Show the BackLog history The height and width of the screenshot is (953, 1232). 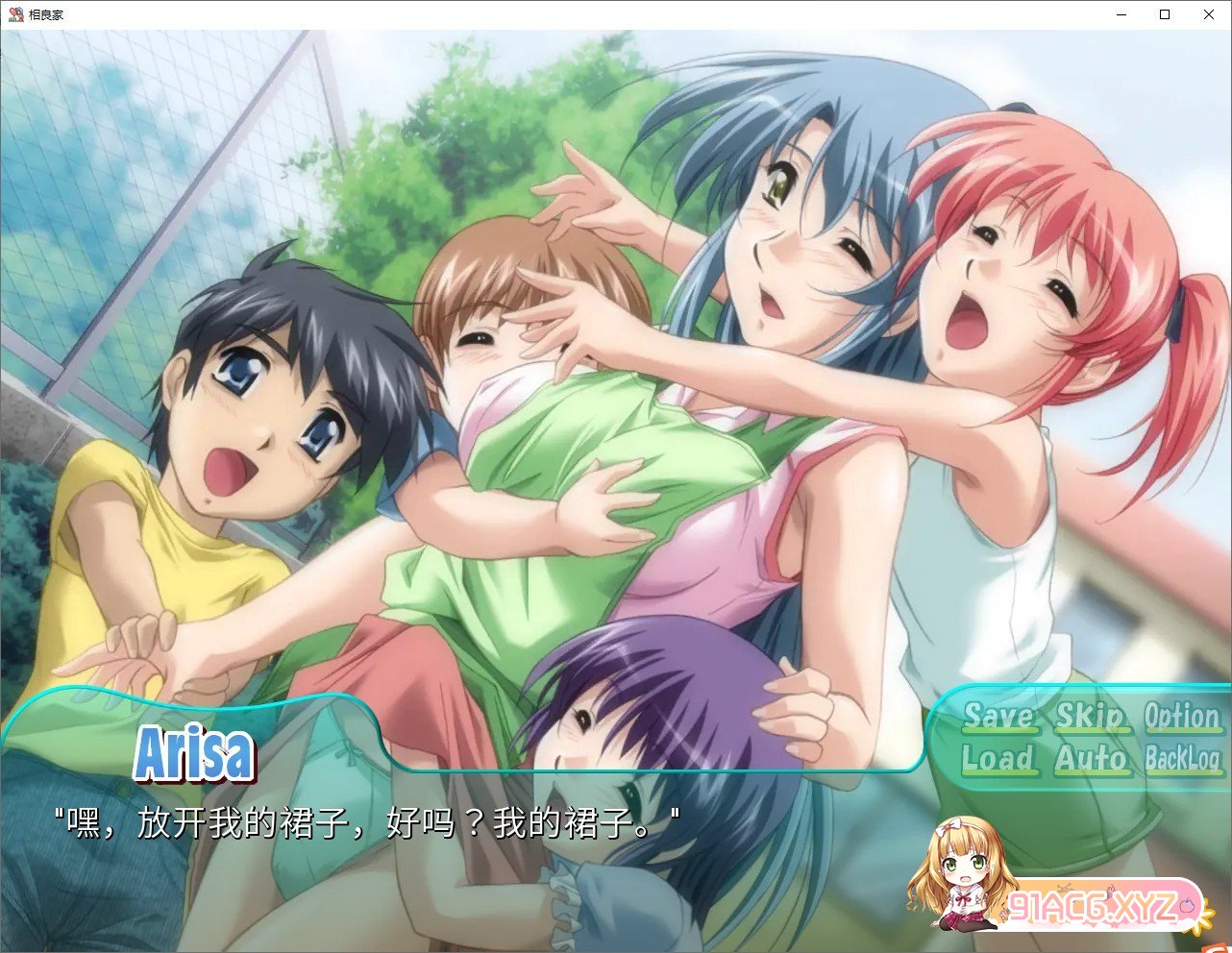(1182, 759)
